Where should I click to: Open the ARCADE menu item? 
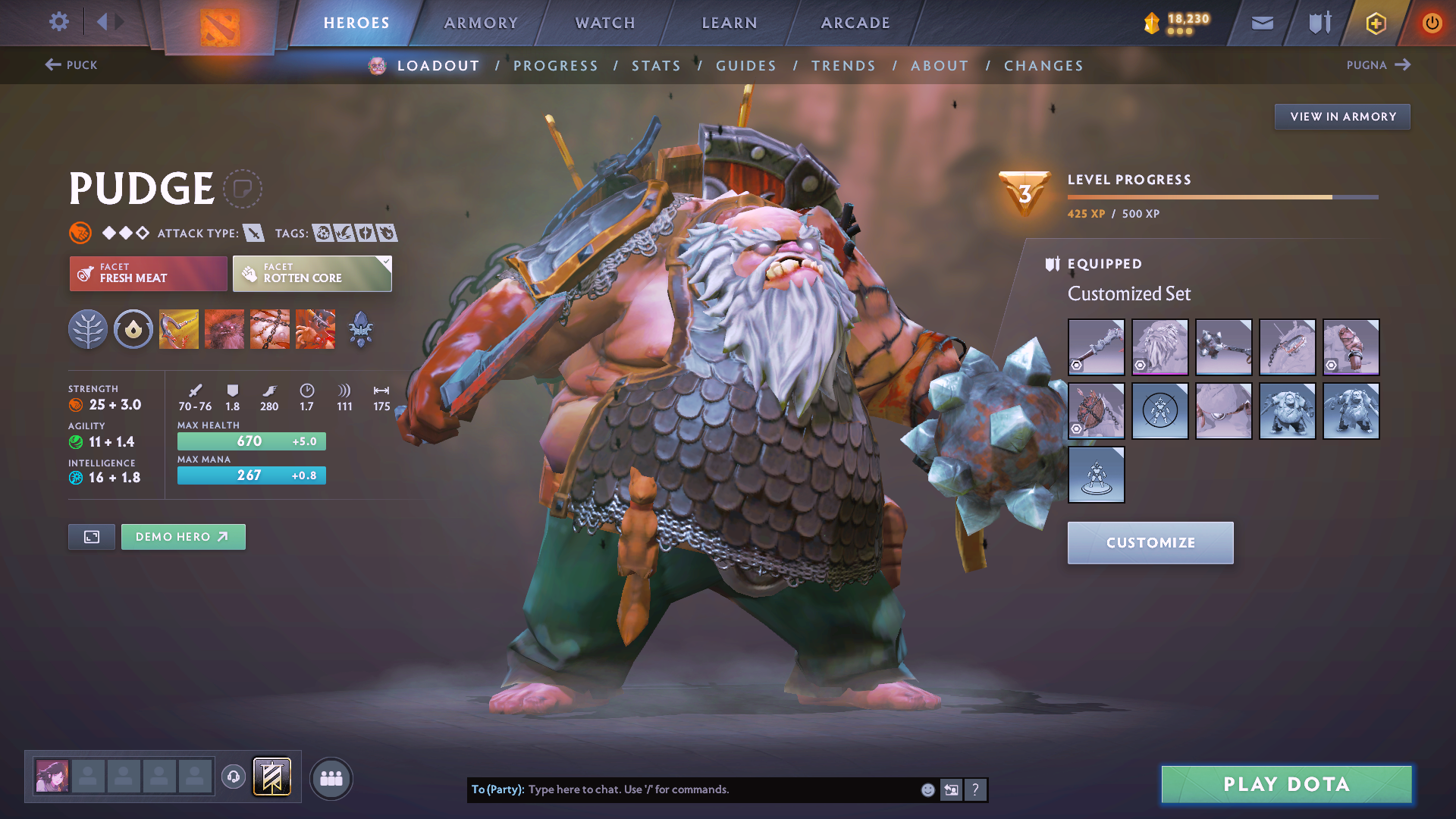pos(855,23)
